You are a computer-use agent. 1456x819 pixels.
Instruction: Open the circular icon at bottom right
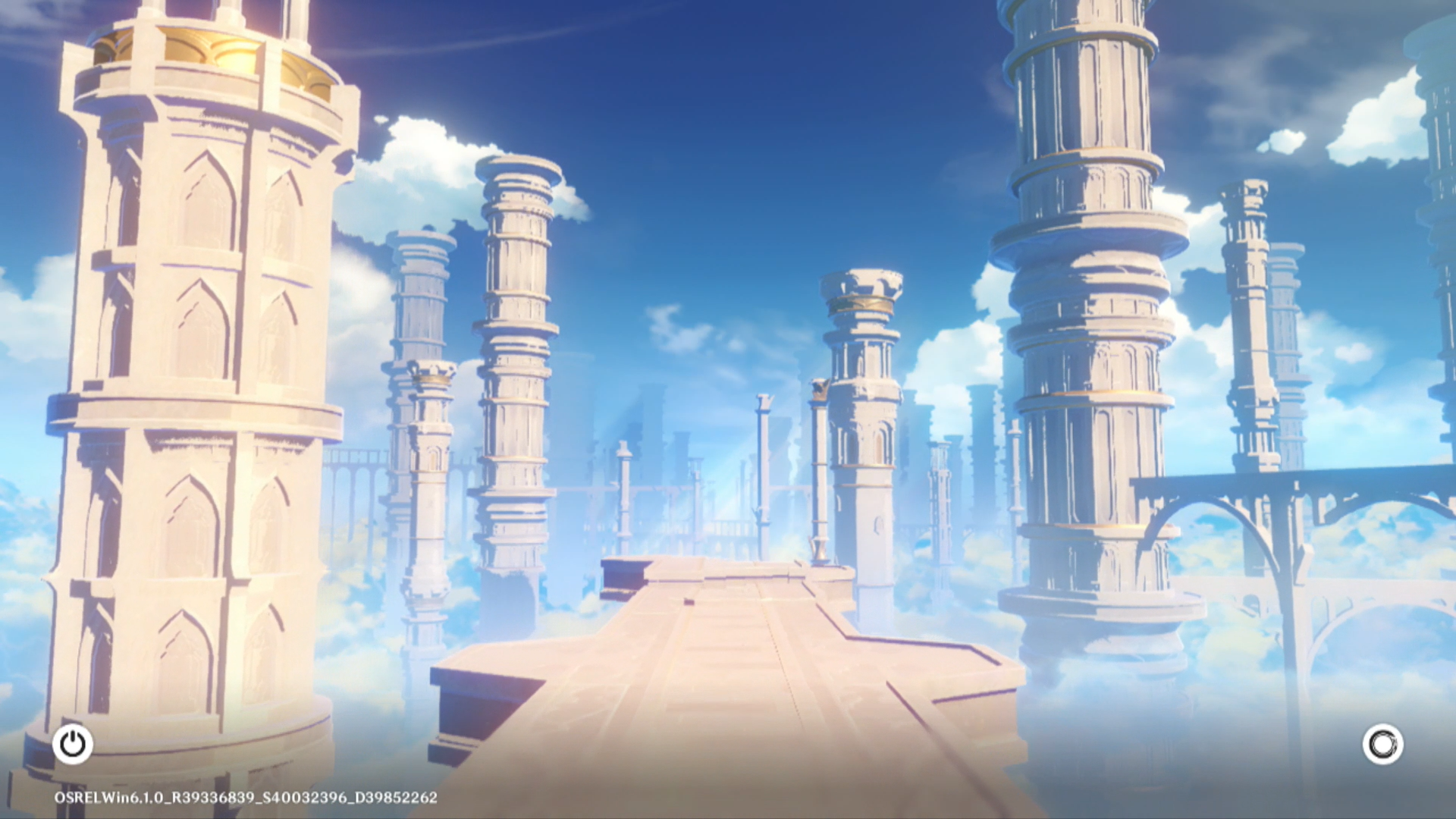coord(1382,744)
